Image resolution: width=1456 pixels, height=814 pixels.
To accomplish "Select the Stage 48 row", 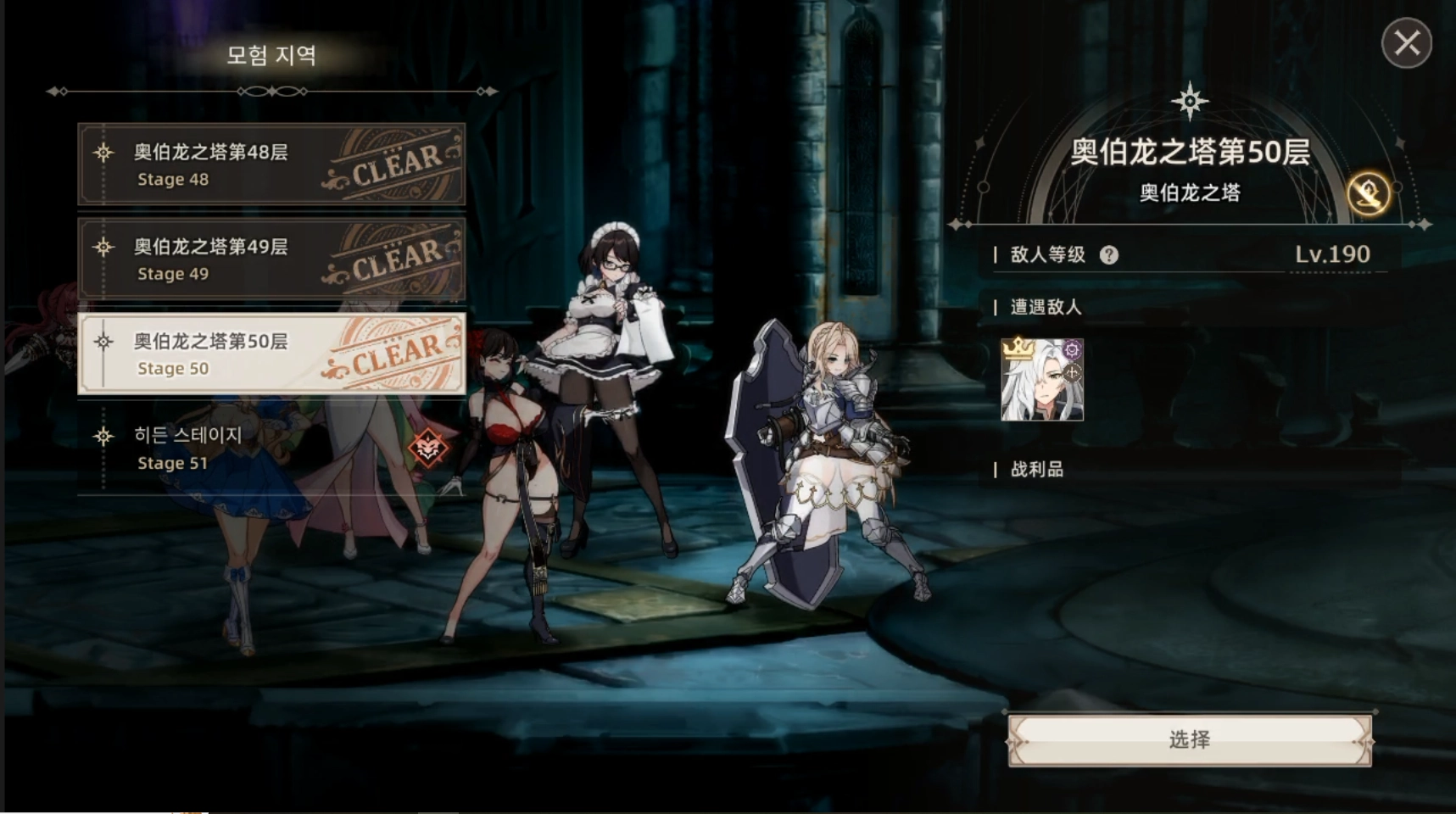I will (x=271, y=164).
